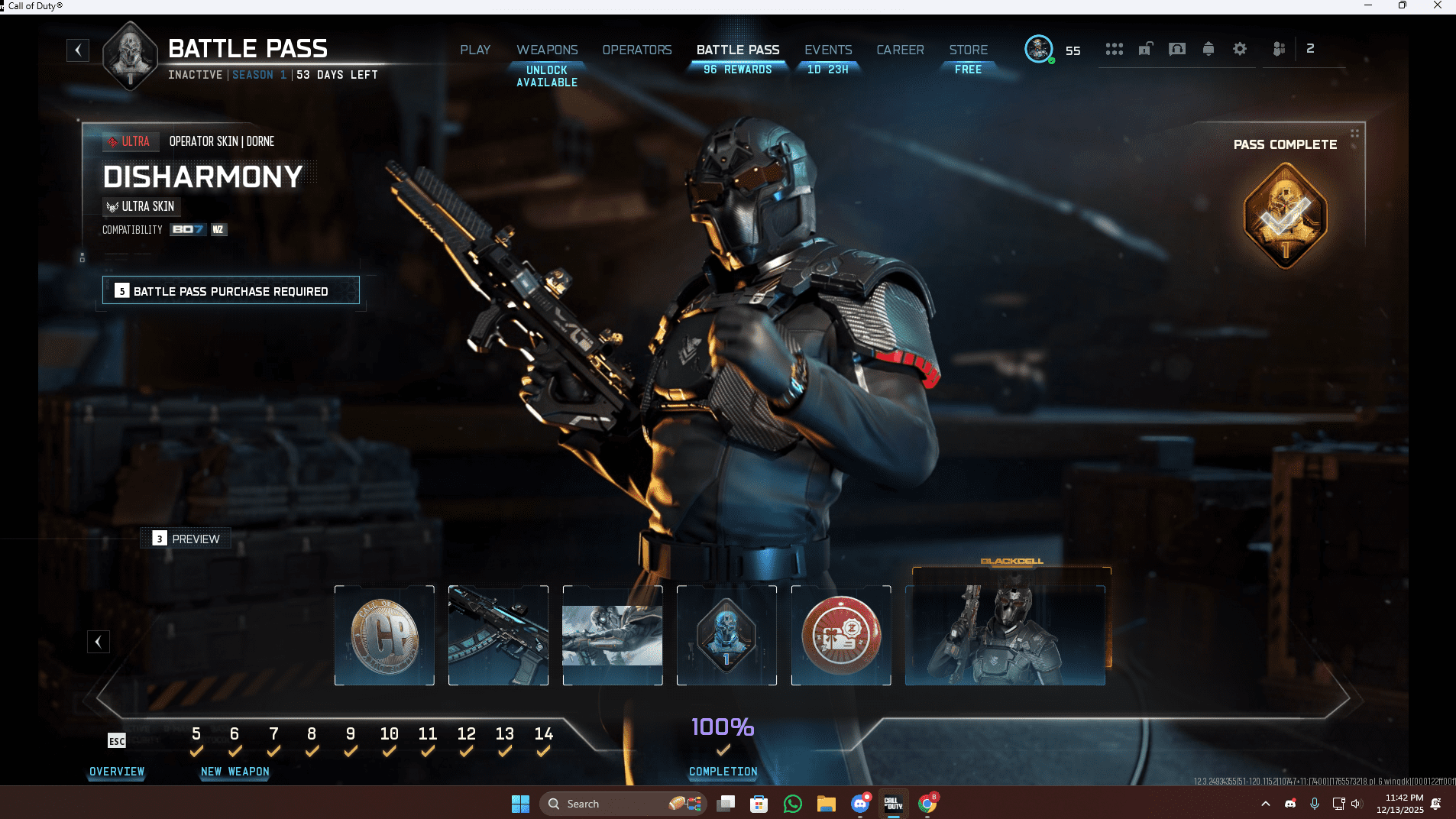Click the Battle Pass Purchase Required button

tap(231, 290)
